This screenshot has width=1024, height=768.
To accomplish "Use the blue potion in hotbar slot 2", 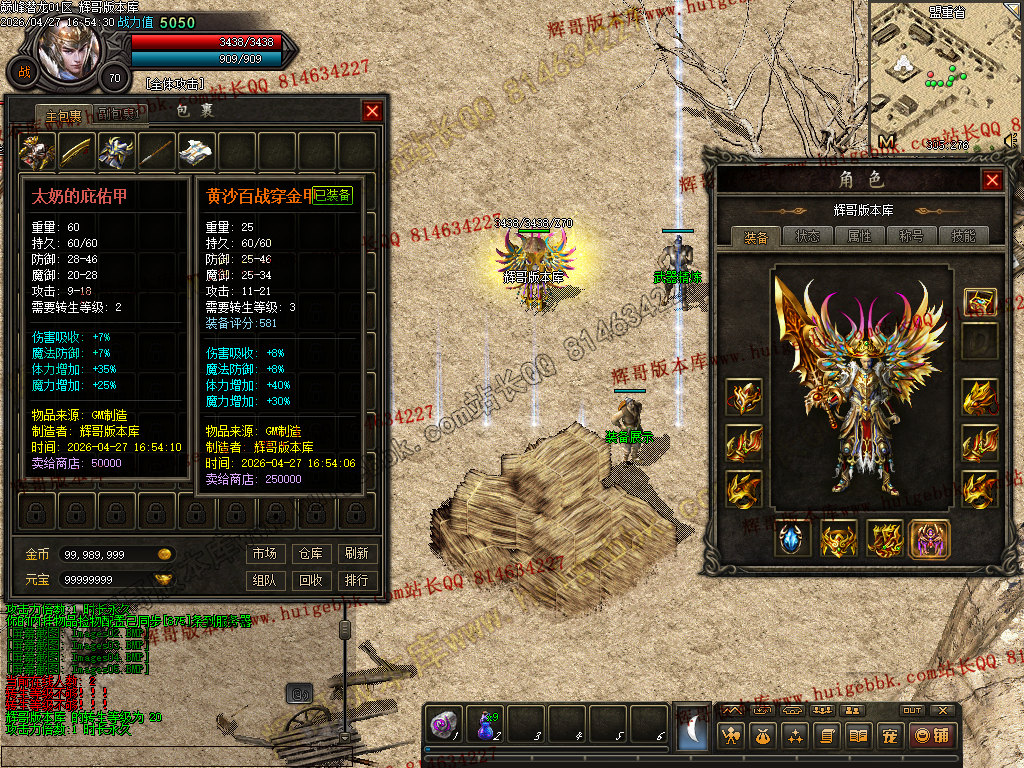I will tap(486, 725).
